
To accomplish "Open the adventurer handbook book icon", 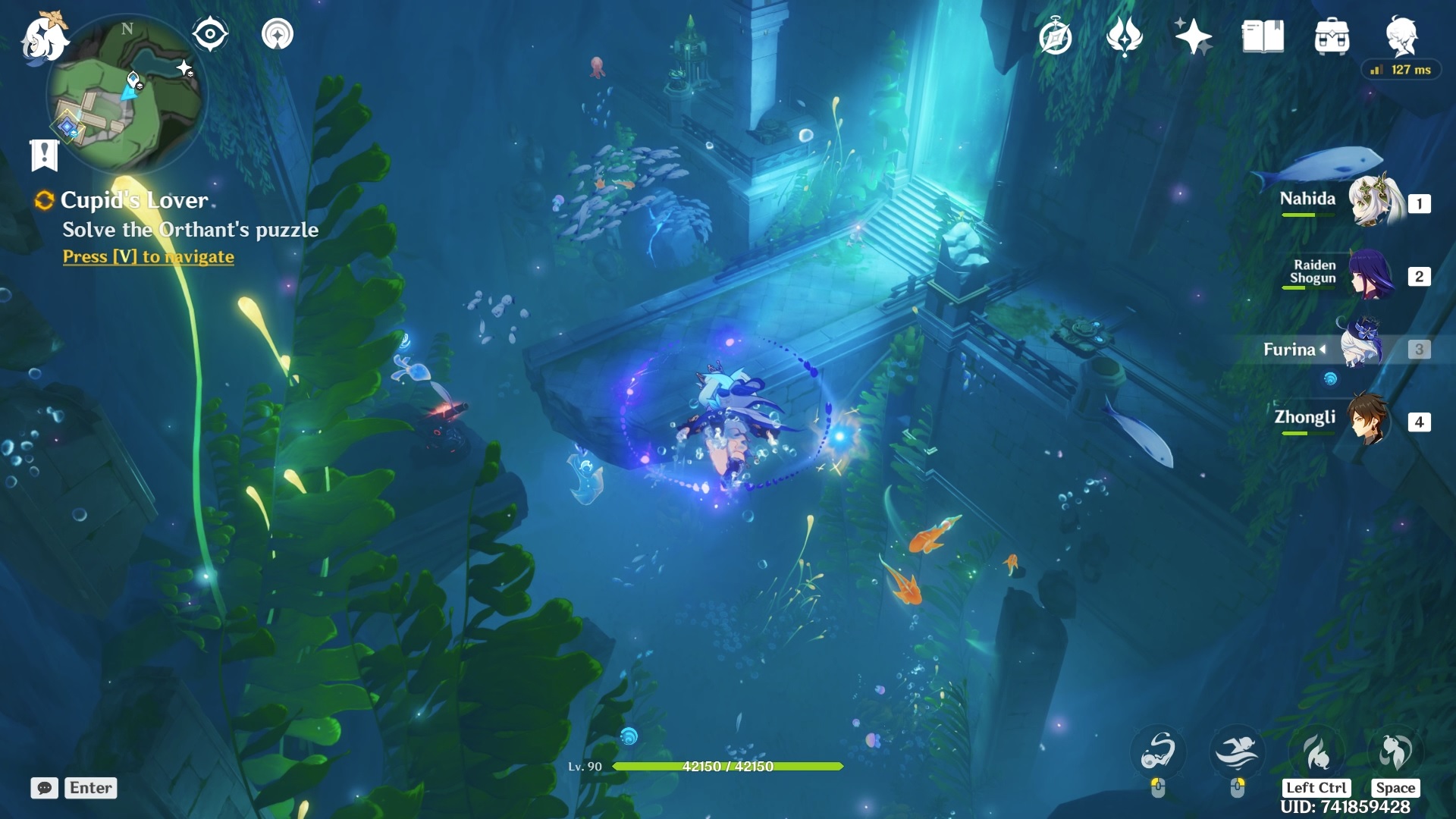I will 1263,36.
